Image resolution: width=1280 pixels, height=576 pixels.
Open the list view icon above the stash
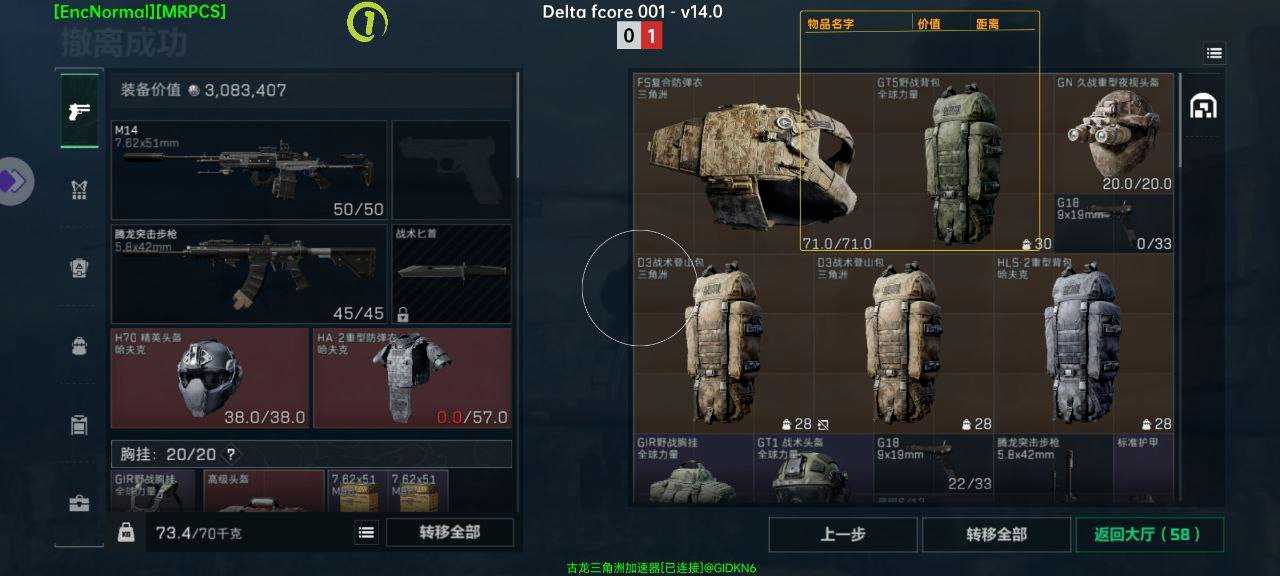coord(1214,53)
